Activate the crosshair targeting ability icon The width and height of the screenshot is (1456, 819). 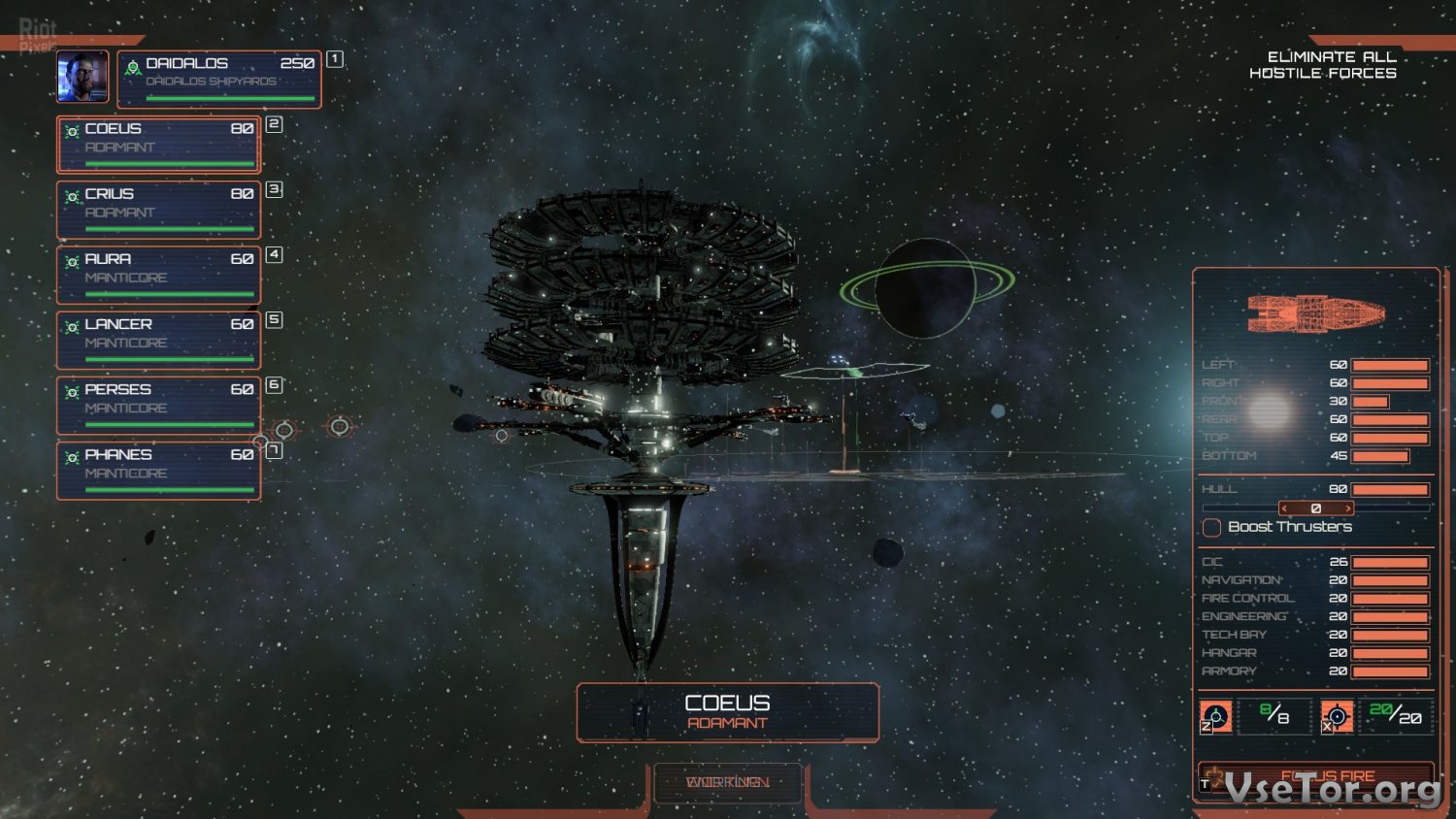(1337, 716)
